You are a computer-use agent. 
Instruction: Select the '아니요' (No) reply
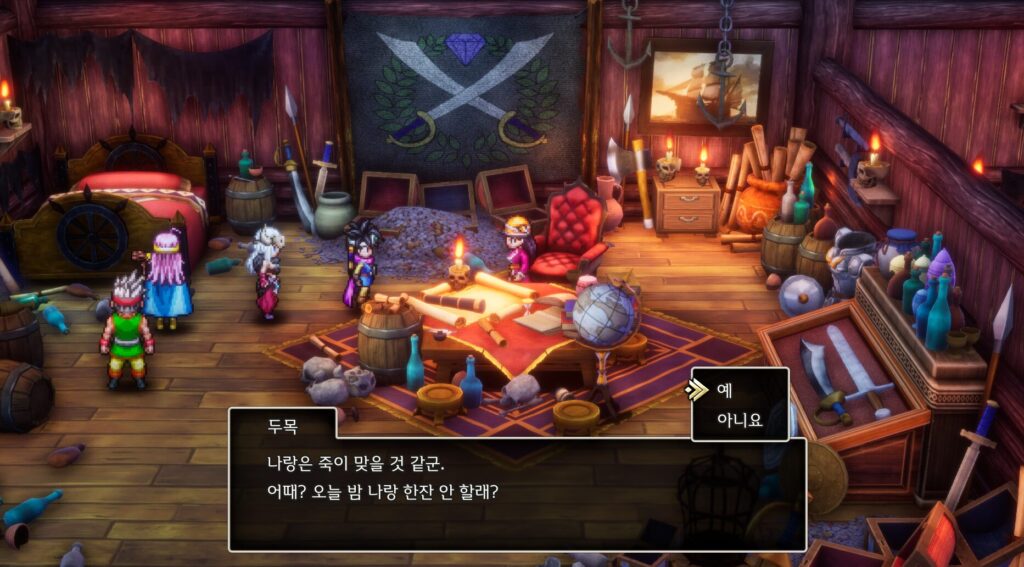click(739, 420)
